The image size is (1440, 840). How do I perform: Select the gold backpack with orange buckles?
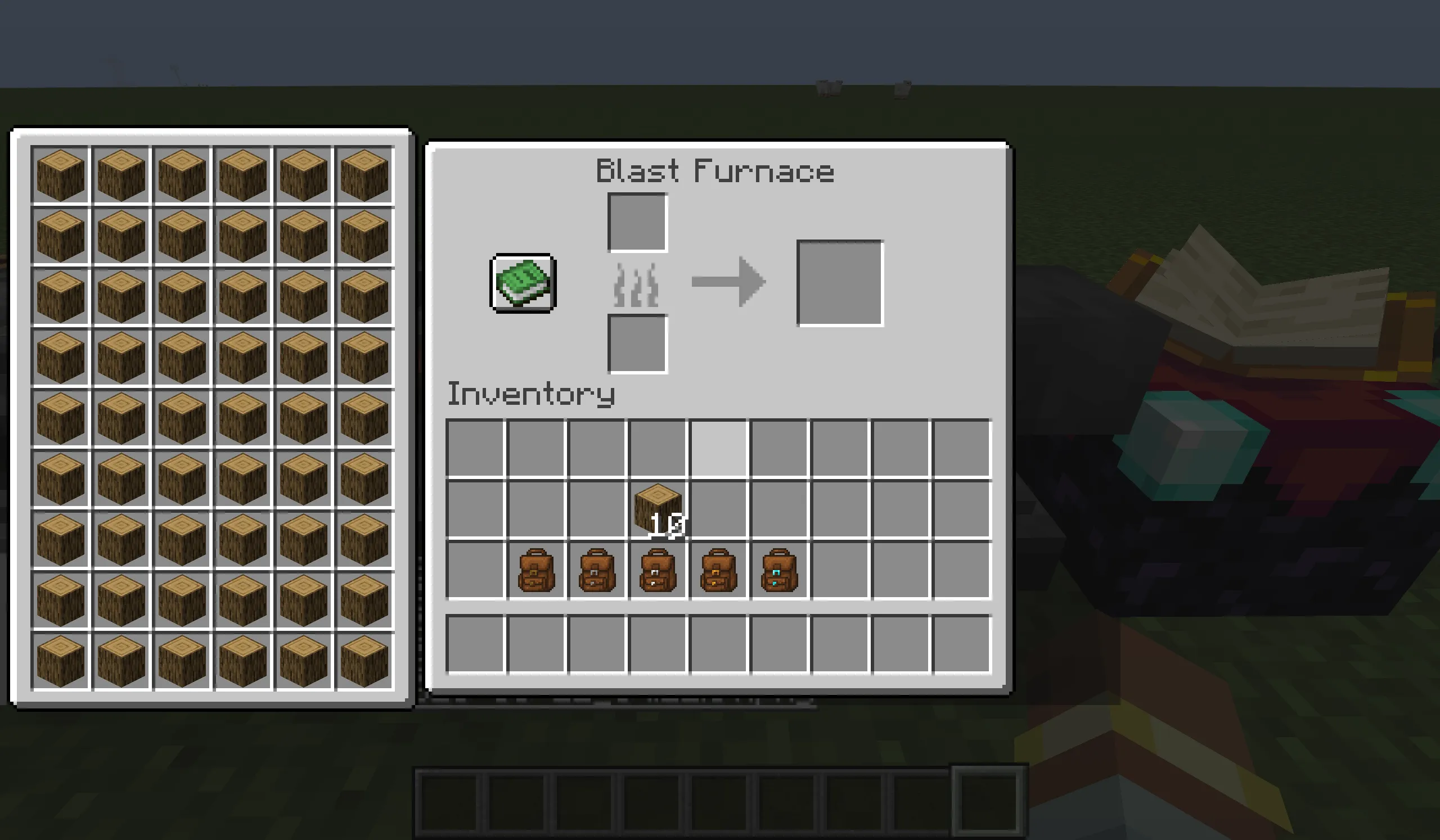(717, 570)
